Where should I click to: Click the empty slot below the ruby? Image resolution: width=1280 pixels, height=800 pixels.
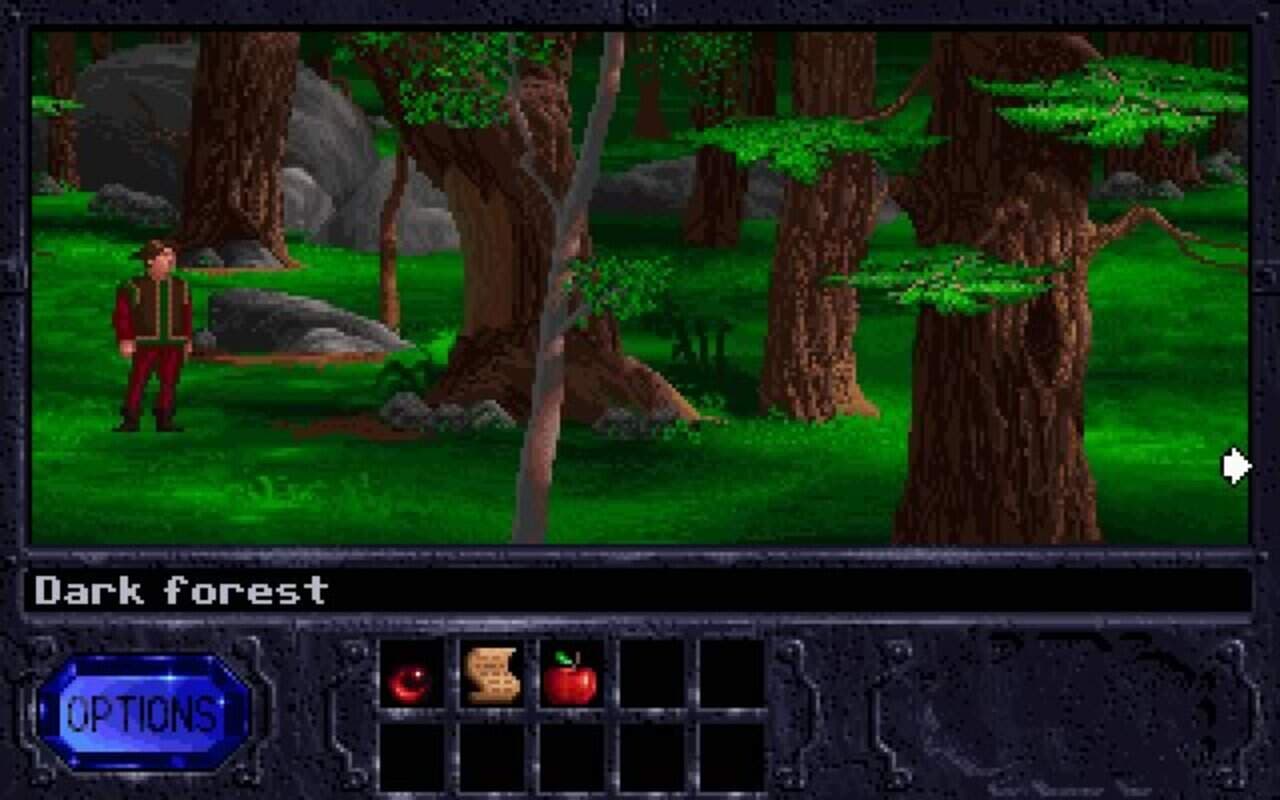pyautogui.click(x=410, y=758)
